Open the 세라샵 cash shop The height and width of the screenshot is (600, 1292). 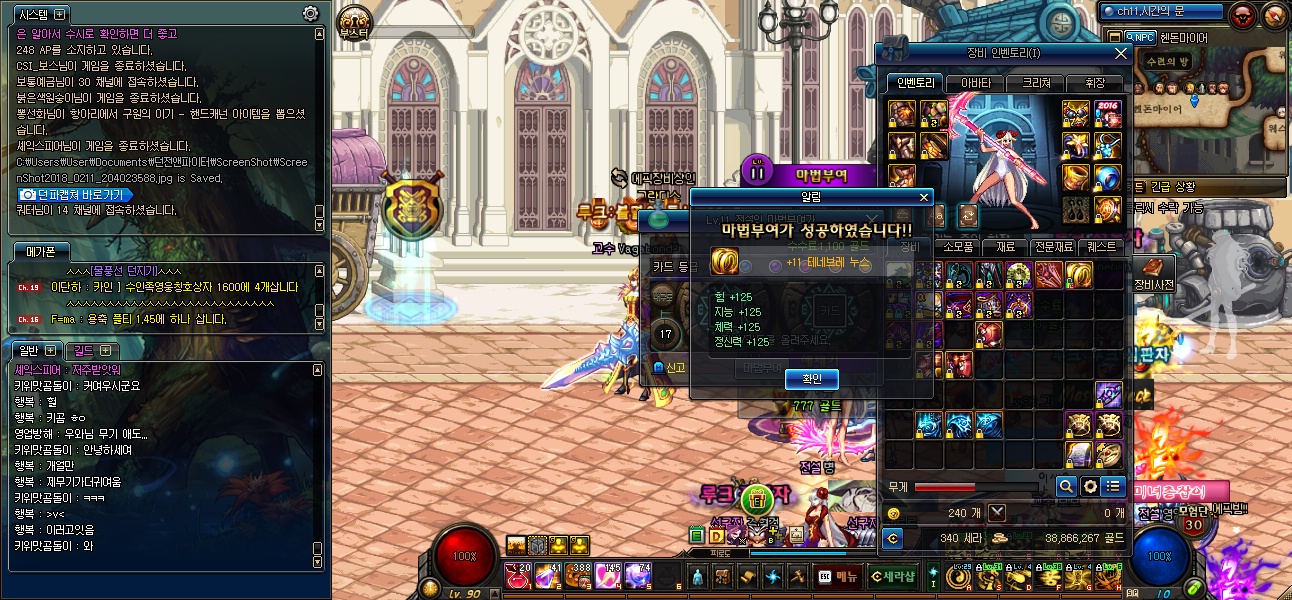[893, 576]
